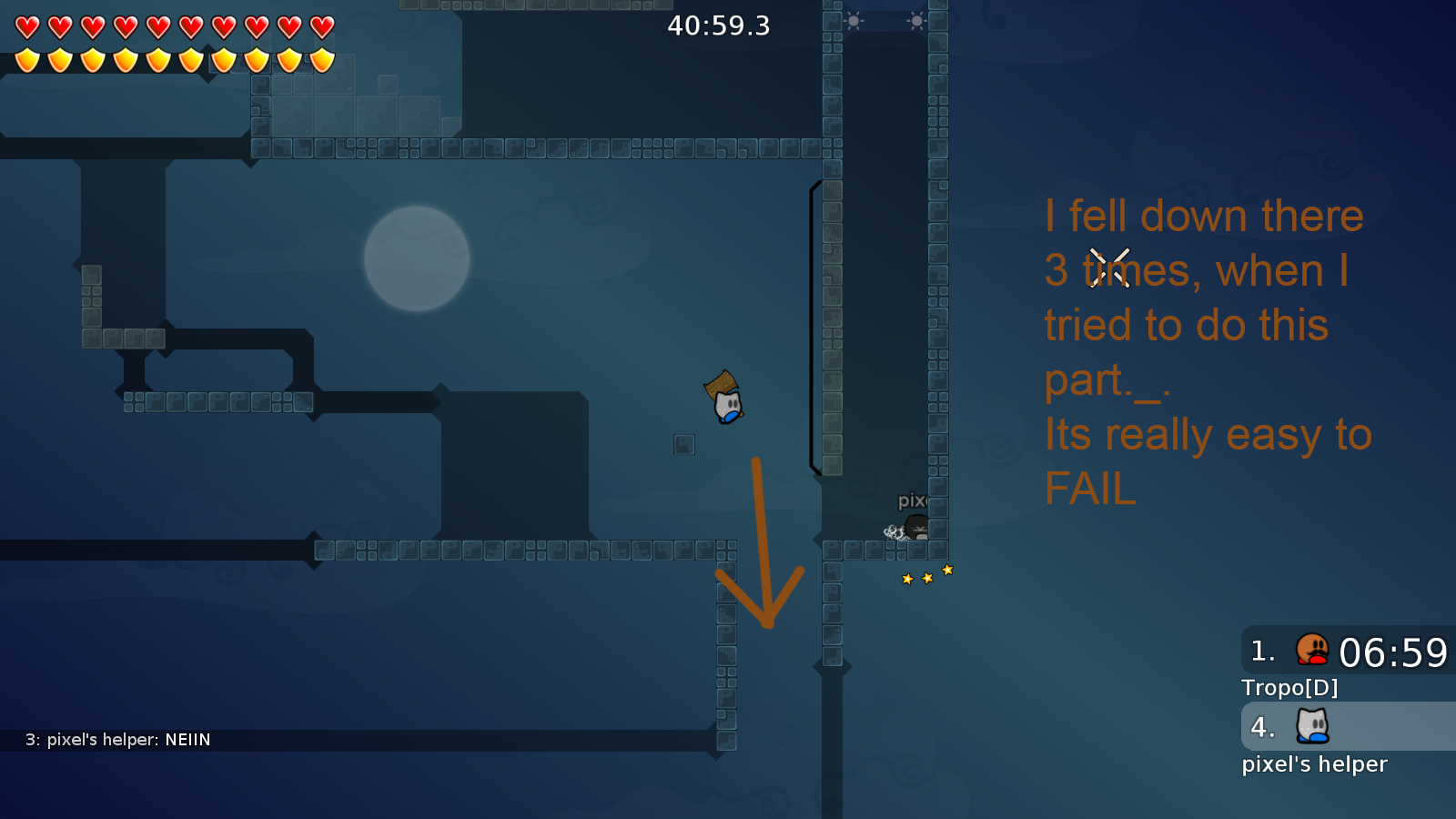
Task: Click the first heart icon in the health bar
Action: tap(26, 26)
